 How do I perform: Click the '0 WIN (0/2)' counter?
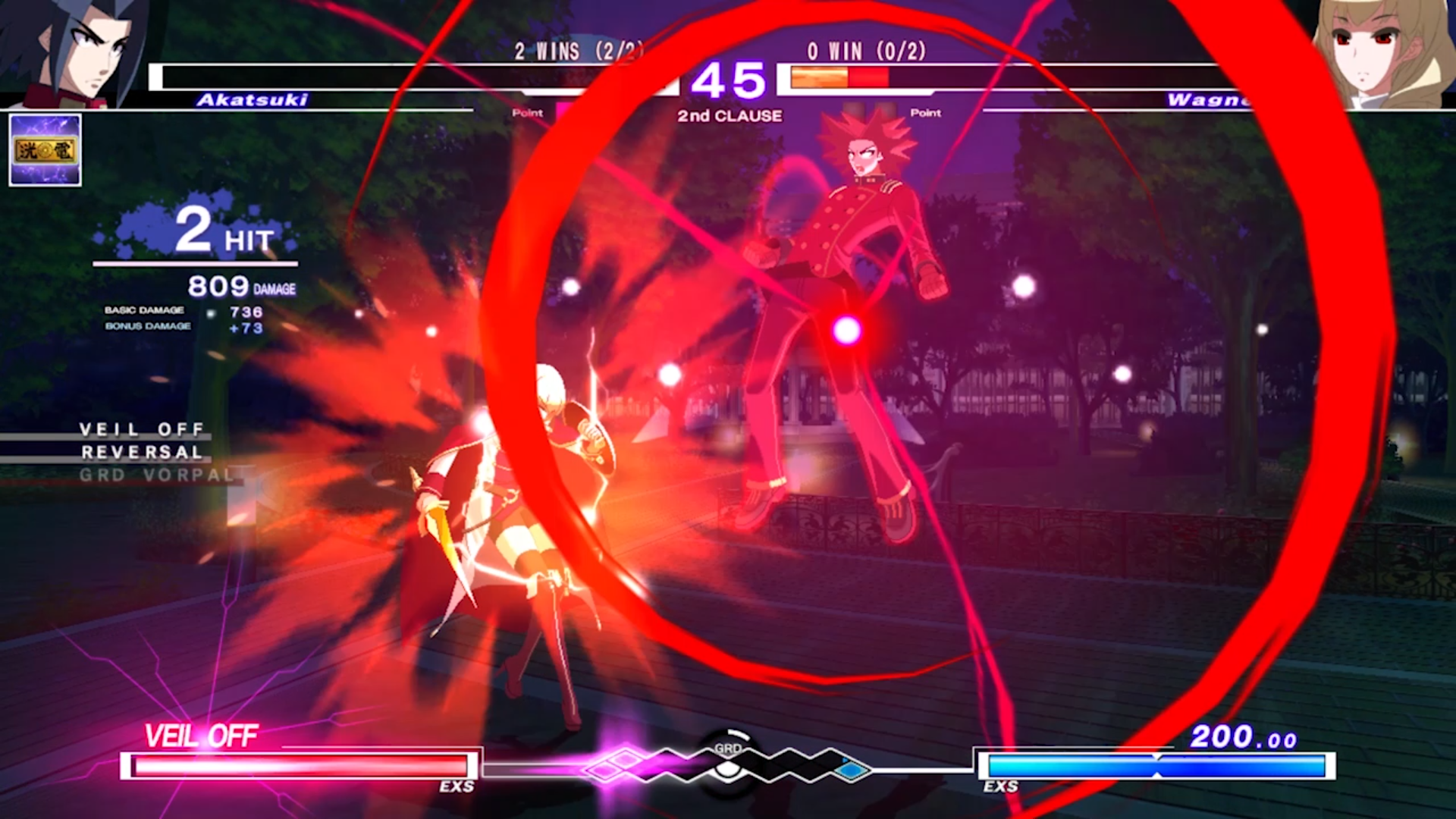pyautogui.click(x=865, y=52)
